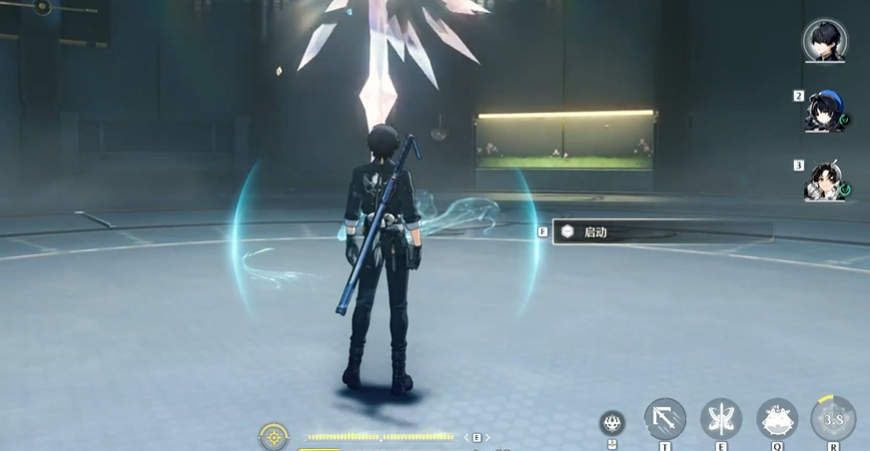The image size is (870, 451).
Task: Switch to the blue-beret party character
Action: coord(824,111)
